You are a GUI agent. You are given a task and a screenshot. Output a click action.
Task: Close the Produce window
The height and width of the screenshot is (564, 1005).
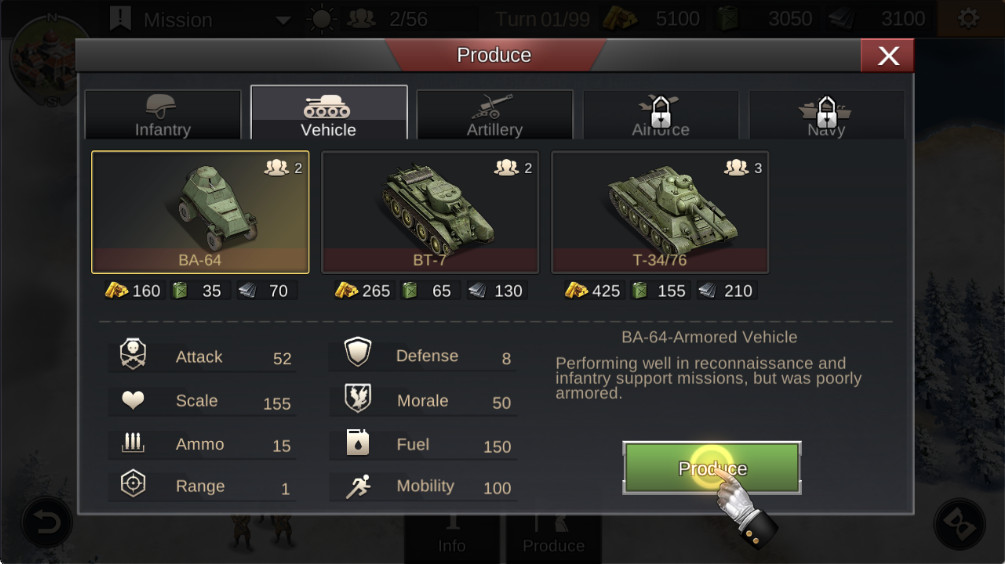coord(887,56)
